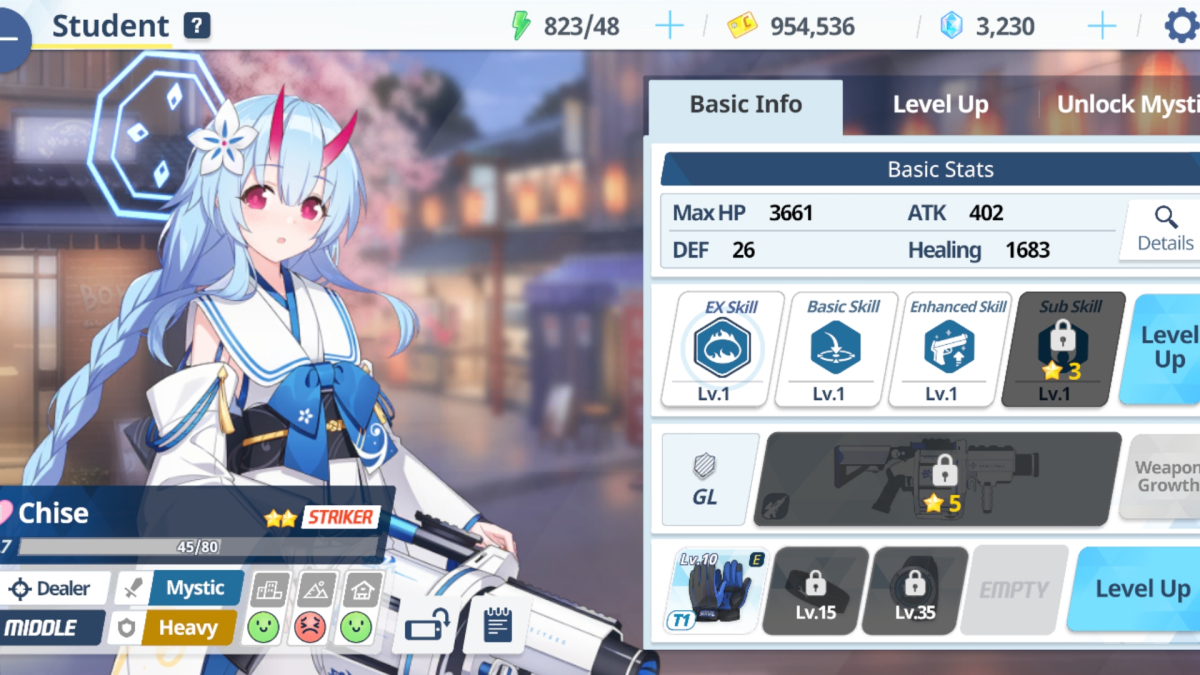Switch to the Level Up tab
The height and width of the screenshot is (675, 1200).
tap(940, 105)
